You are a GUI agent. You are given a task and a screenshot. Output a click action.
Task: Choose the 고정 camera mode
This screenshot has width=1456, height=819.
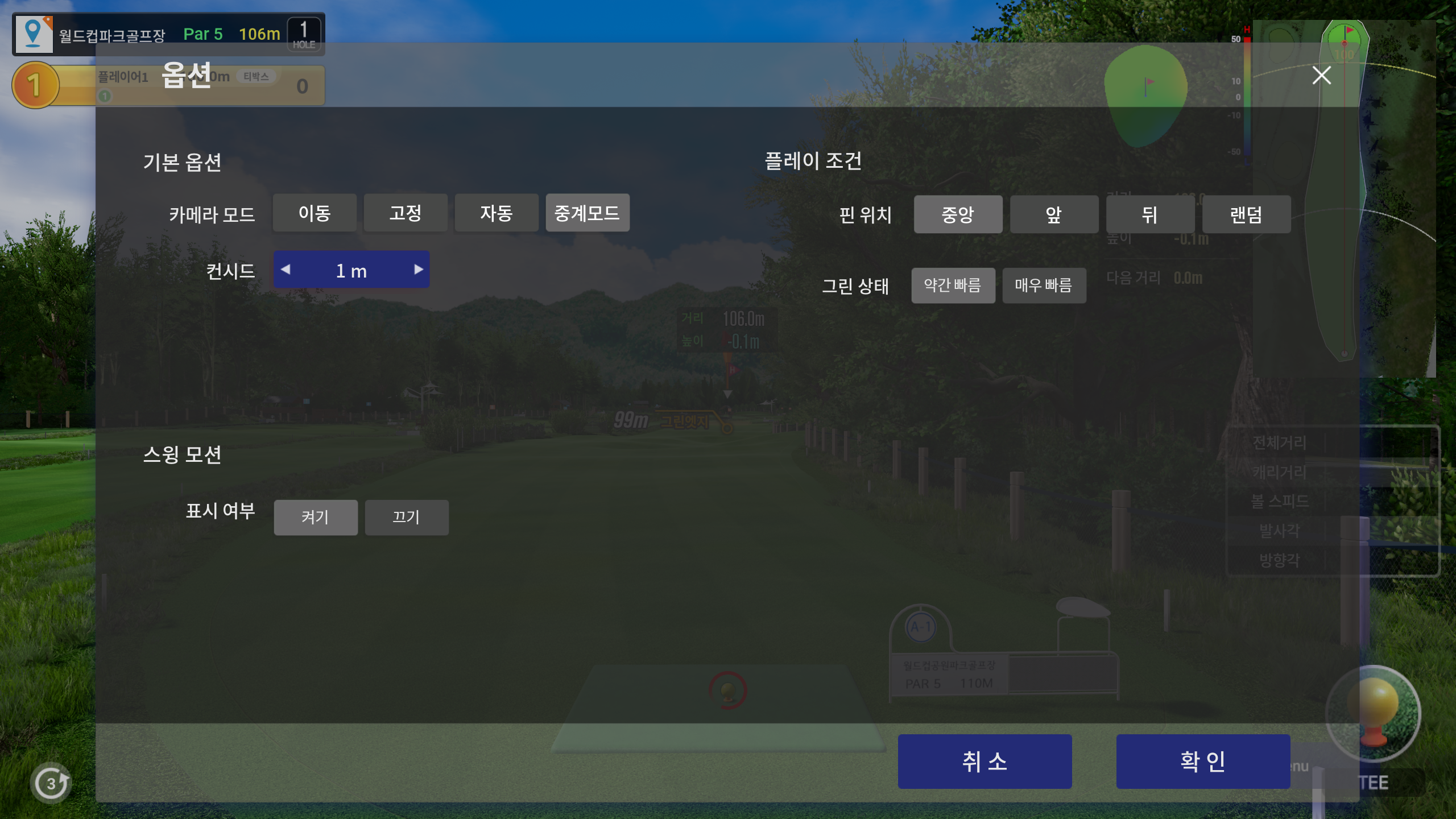click(406, 213)
